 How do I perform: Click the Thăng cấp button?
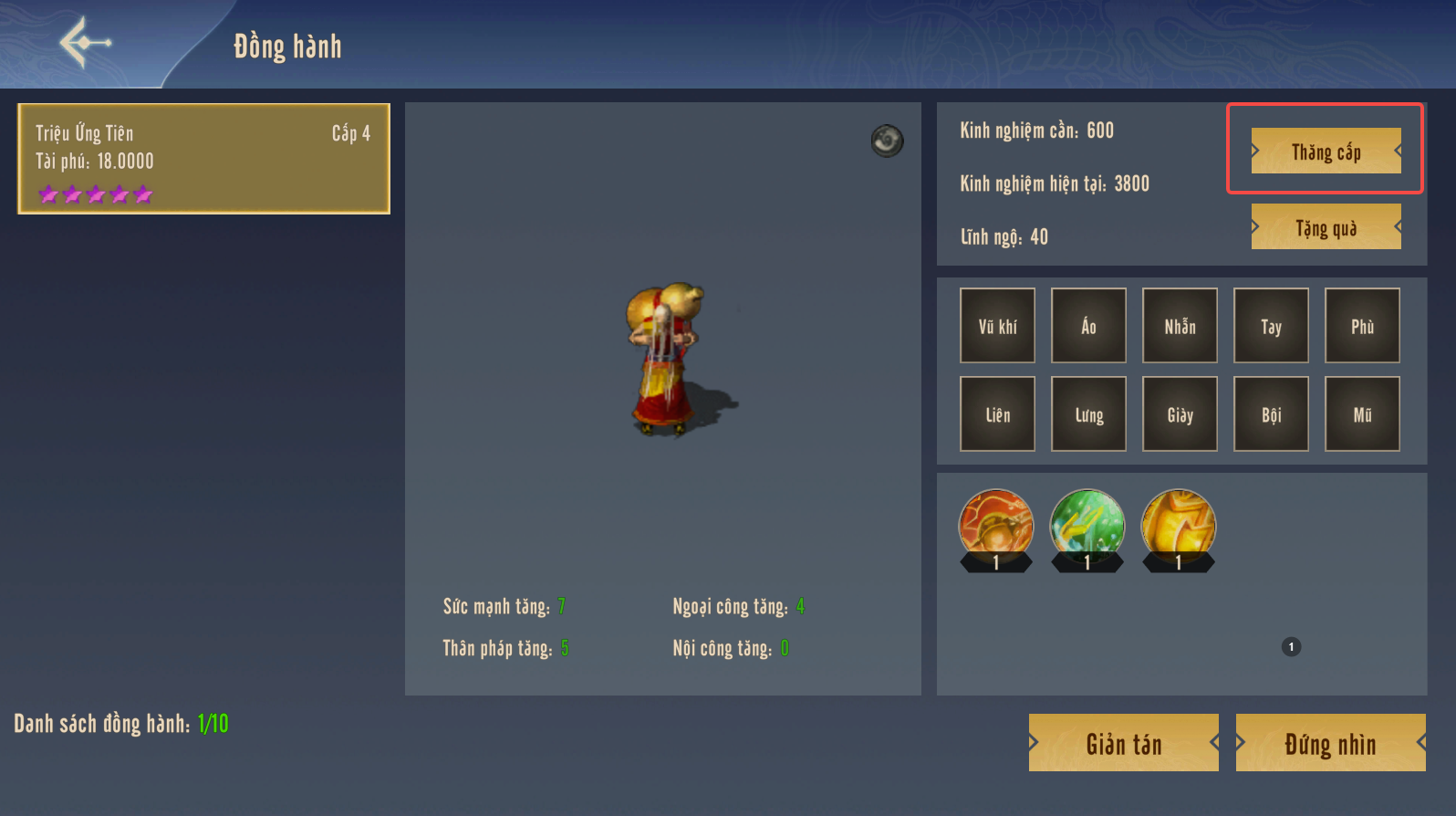click(x=1326, y=152)
